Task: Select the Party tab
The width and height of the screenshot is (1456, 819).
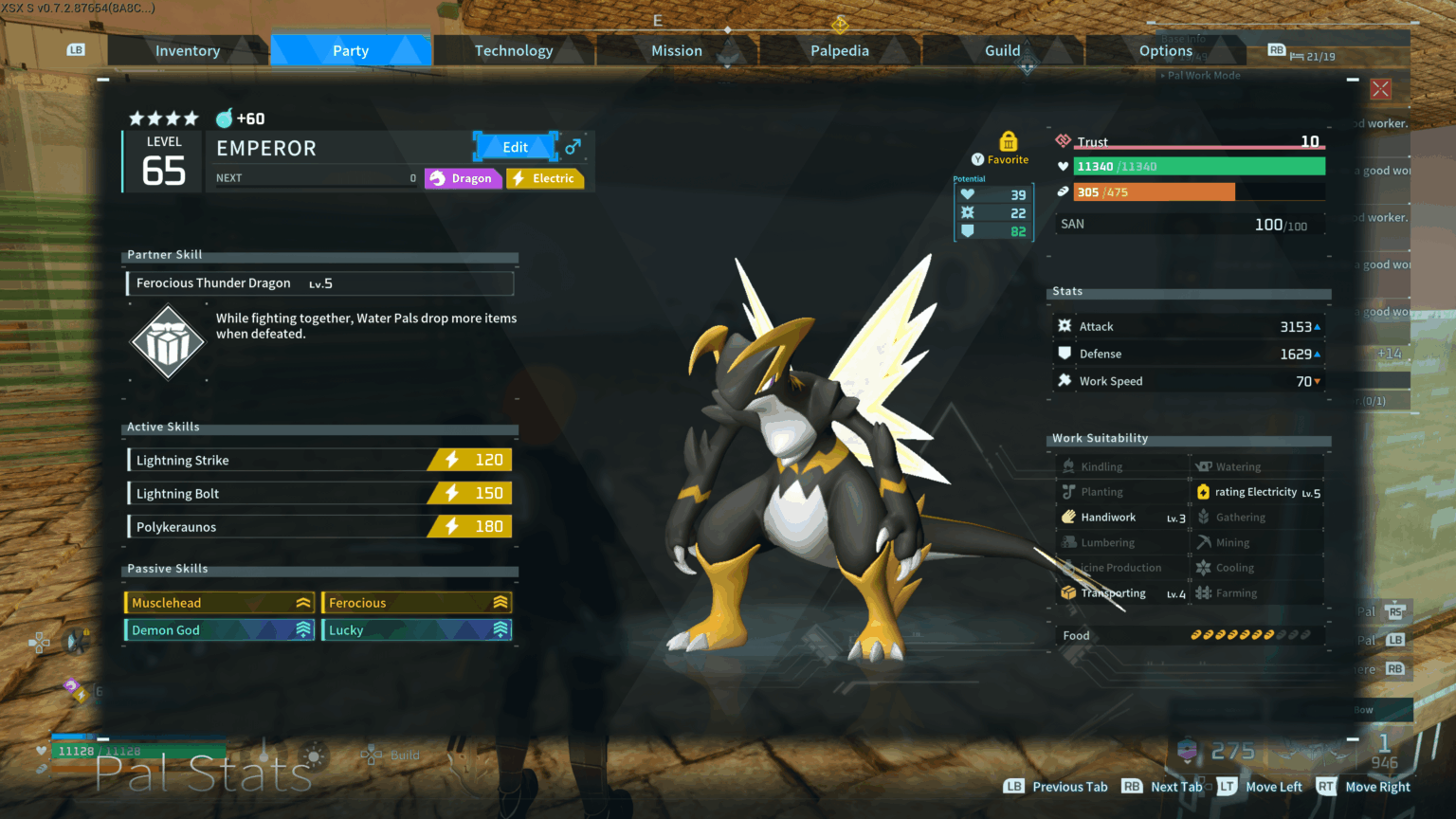Action: (x=351, y=51)
